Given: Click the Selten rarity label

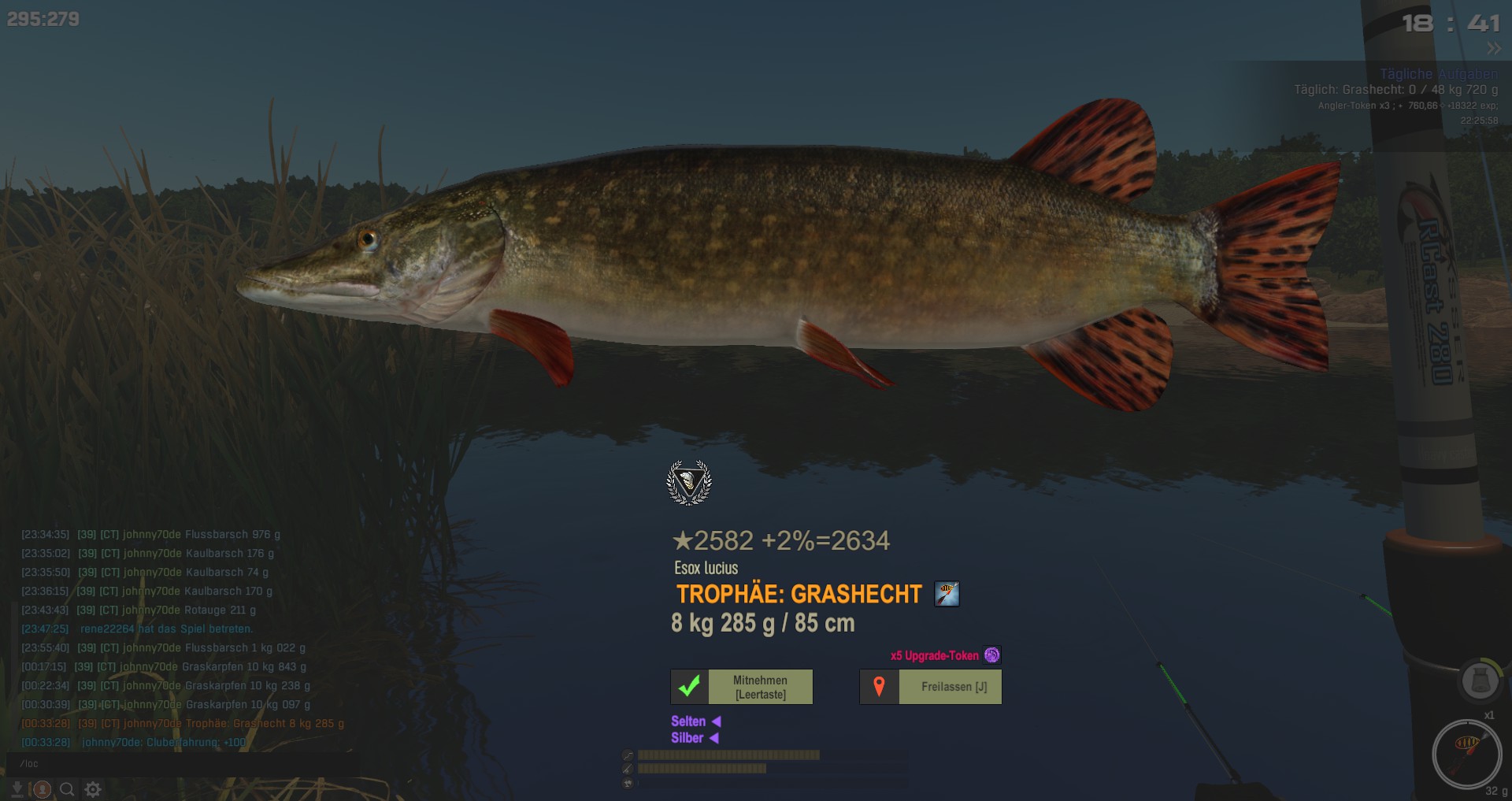Looking at the screenshot, I should pyautogui.click(x=688, y=721).
